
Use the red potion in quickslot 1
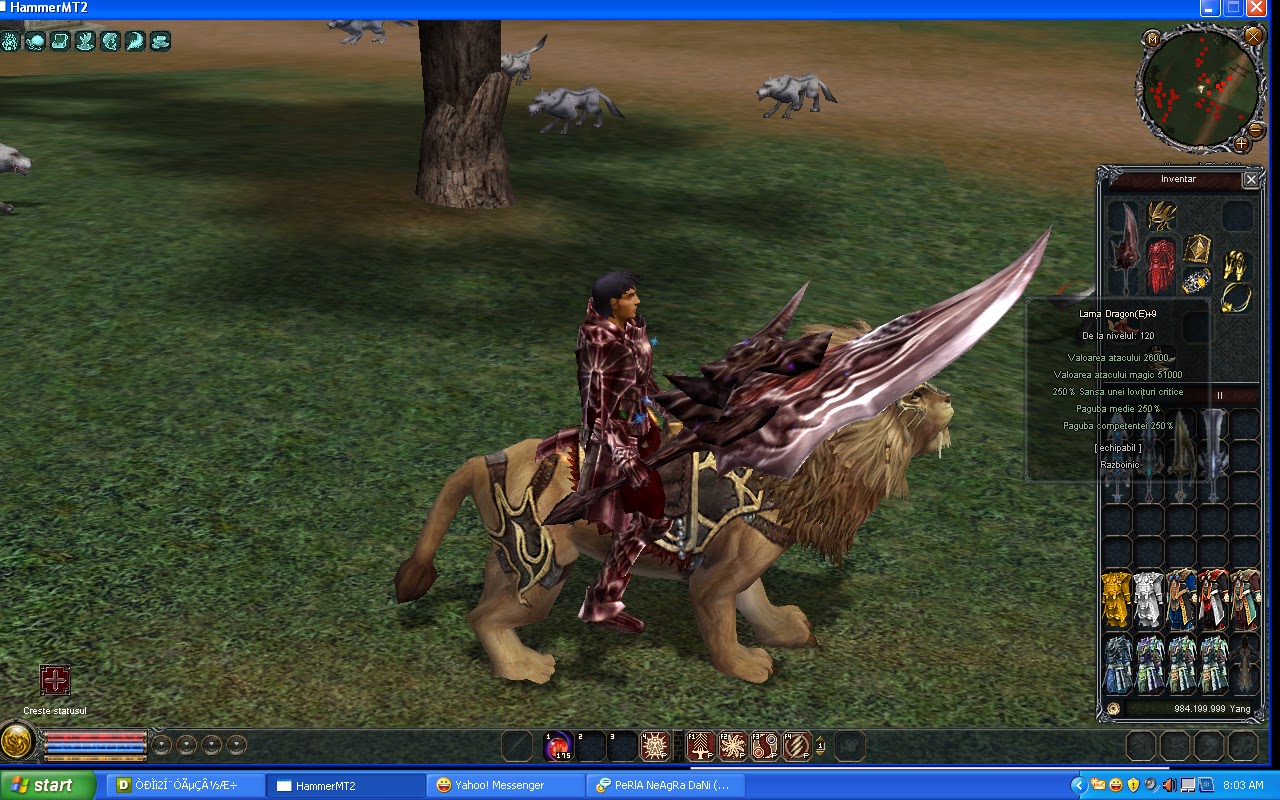coord(557,744)
